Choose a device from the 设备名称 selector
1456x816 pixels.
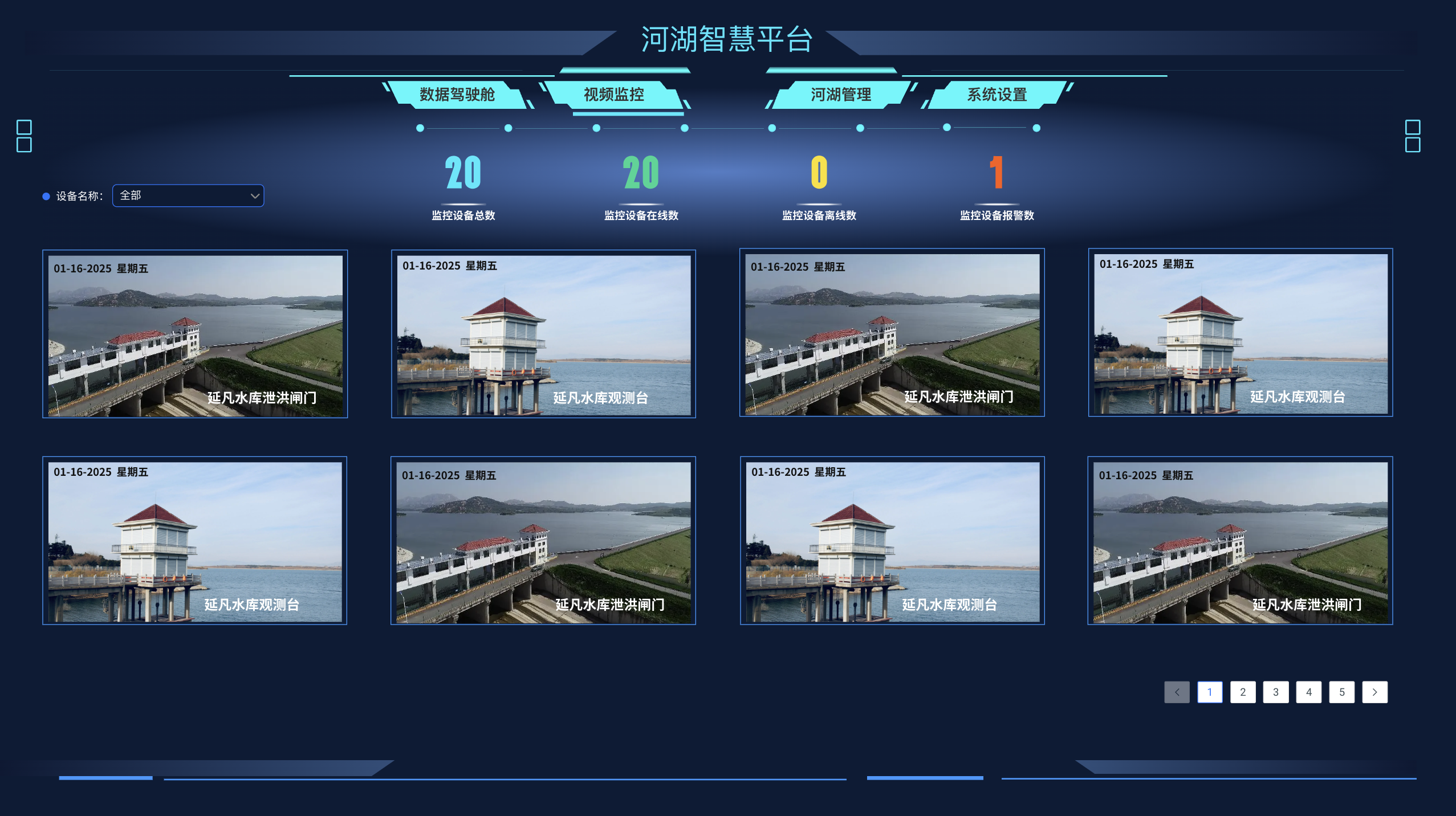tap(188, 195)
